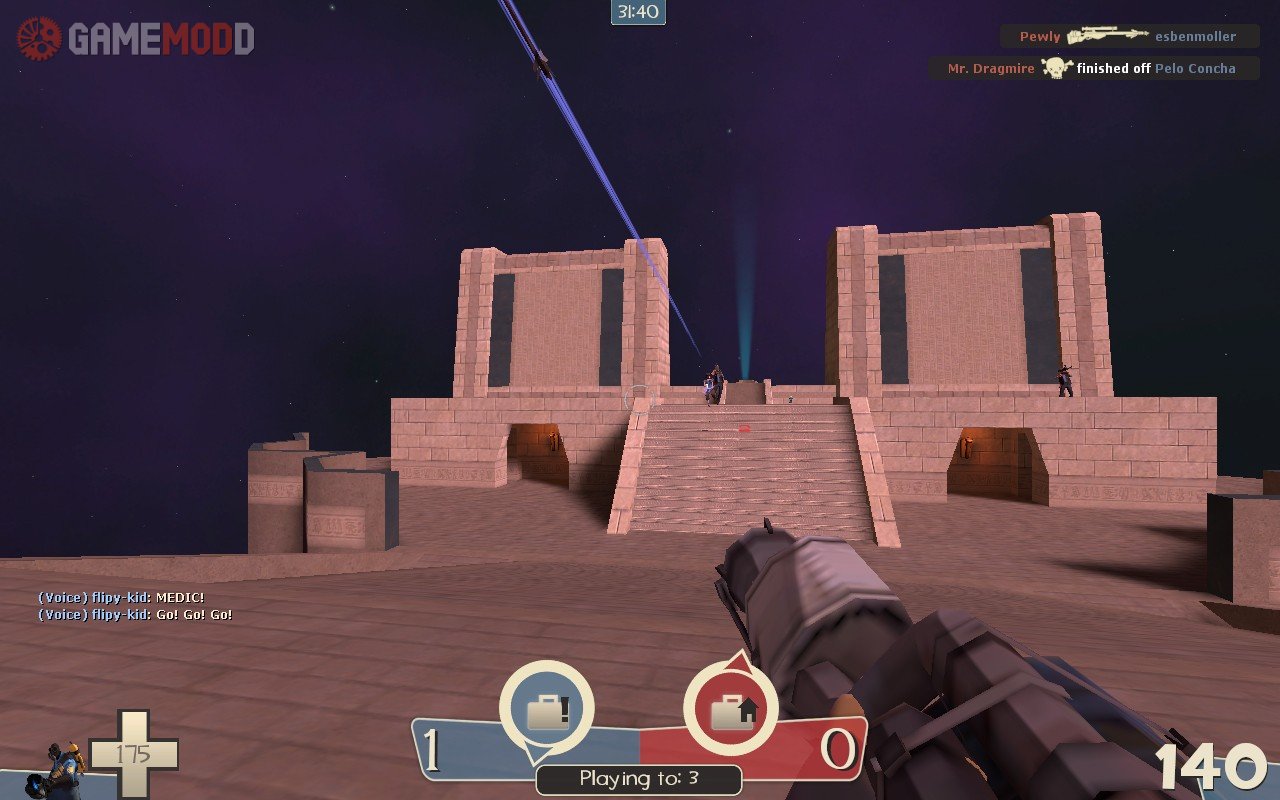Click the red team intelligence briefcase icon

click(x=731, y=710)
